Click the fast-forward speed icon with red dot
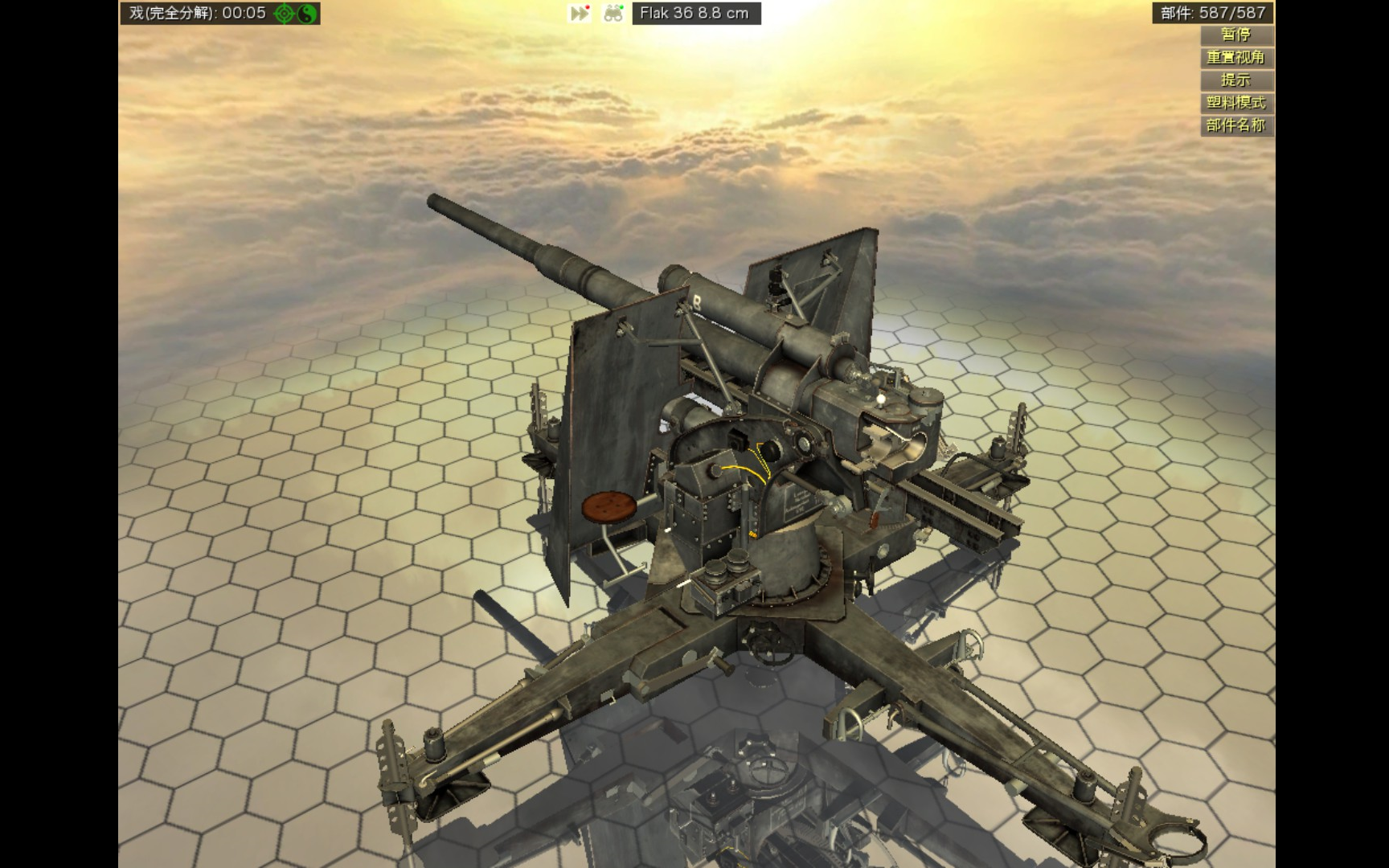The image size is (1389, 868). pyautogui.click(x=580, y=14)
